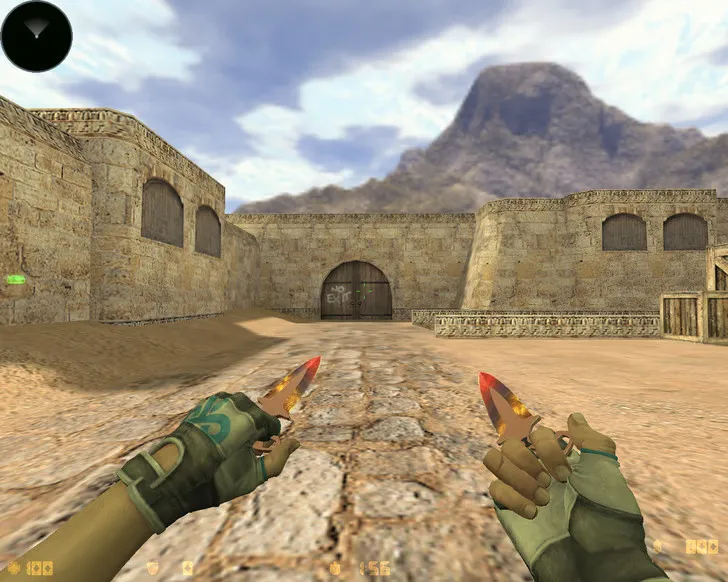This screenshot has width=728, height=582.
Task: Click the circular radar minimap
Action: (36, 36)
